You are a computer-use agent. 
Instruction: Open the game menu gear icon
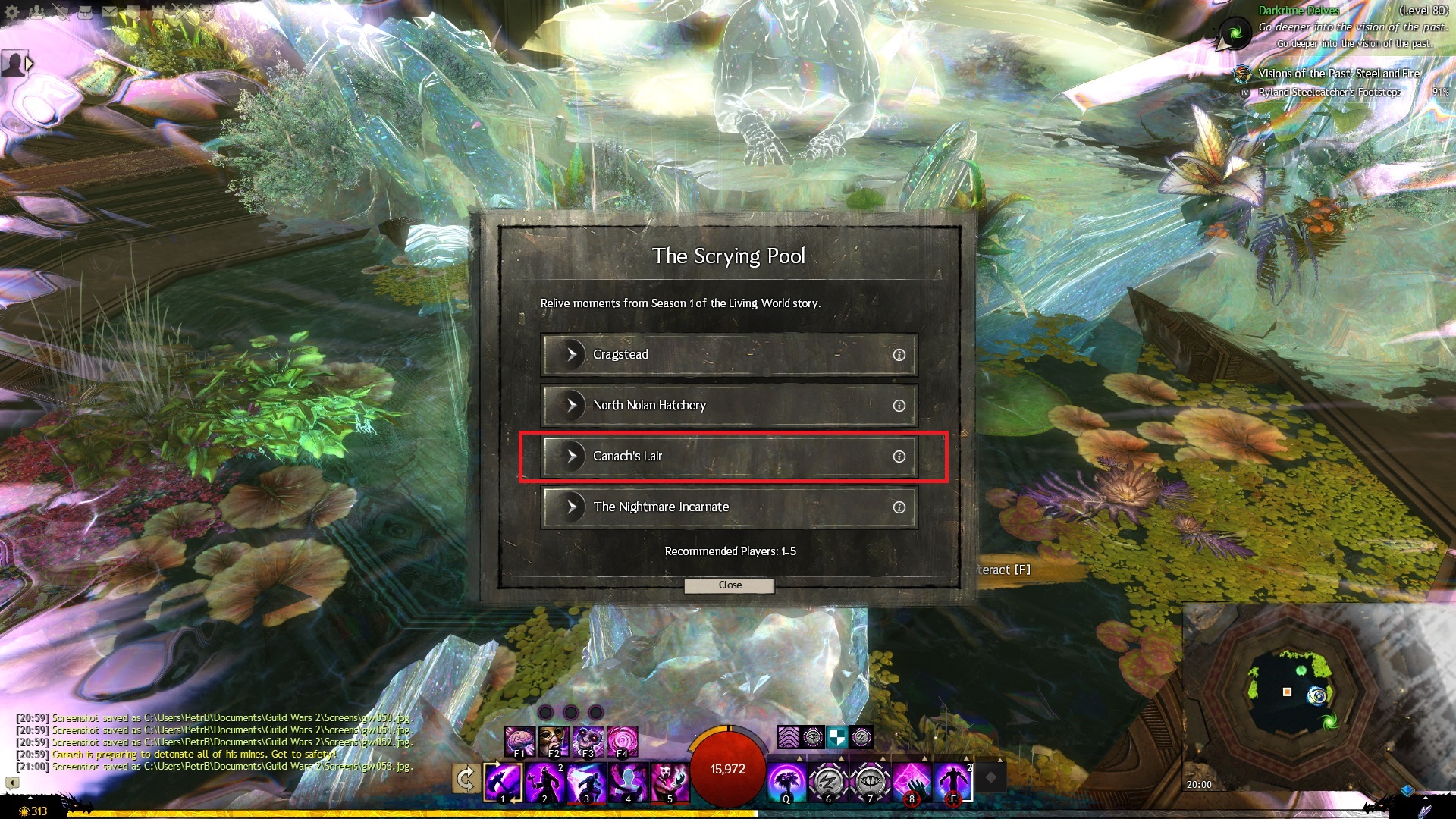click(x=12, y=11)
